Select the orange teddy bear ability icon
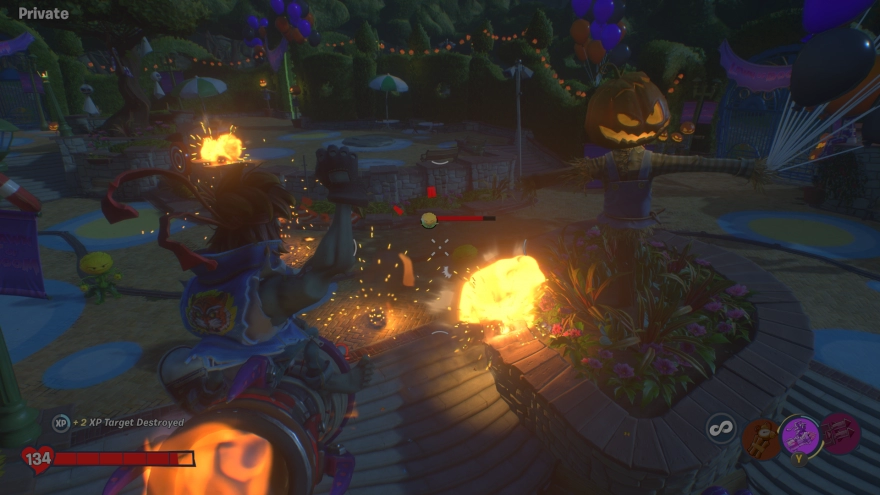The width and height of the screenshot is (880, 495). click(x=762, y=437)
